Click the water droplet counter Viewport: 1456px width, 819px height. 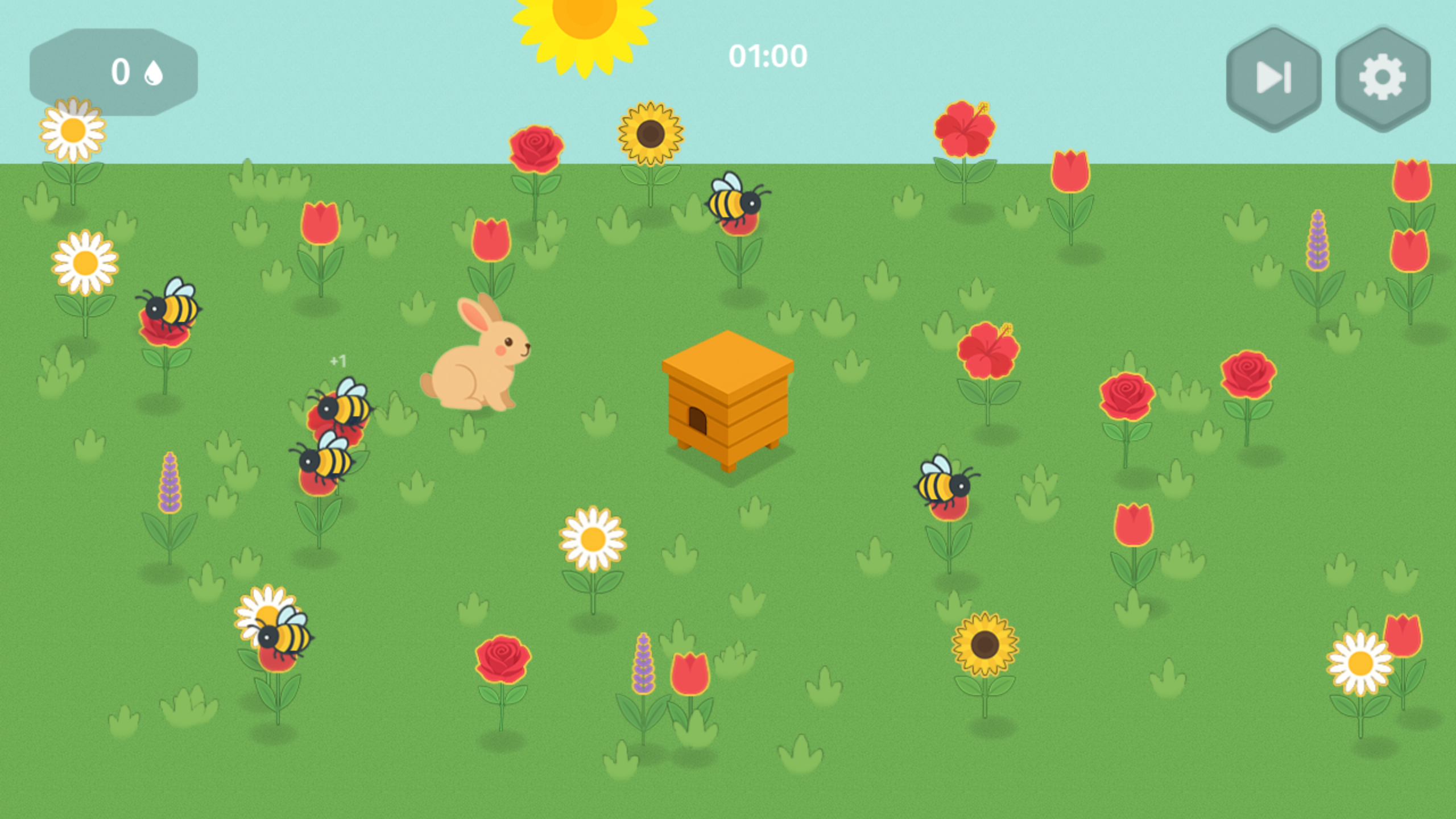(x=114, y=69)
